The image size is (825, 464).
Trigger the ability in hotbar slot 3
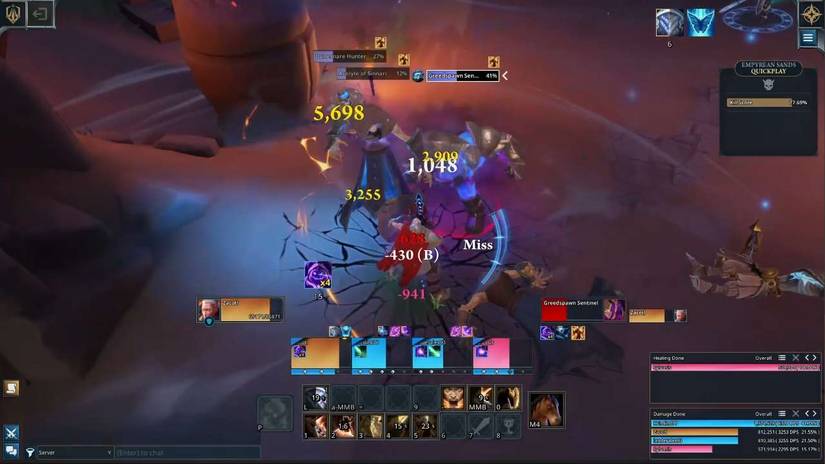pos(371,426)
